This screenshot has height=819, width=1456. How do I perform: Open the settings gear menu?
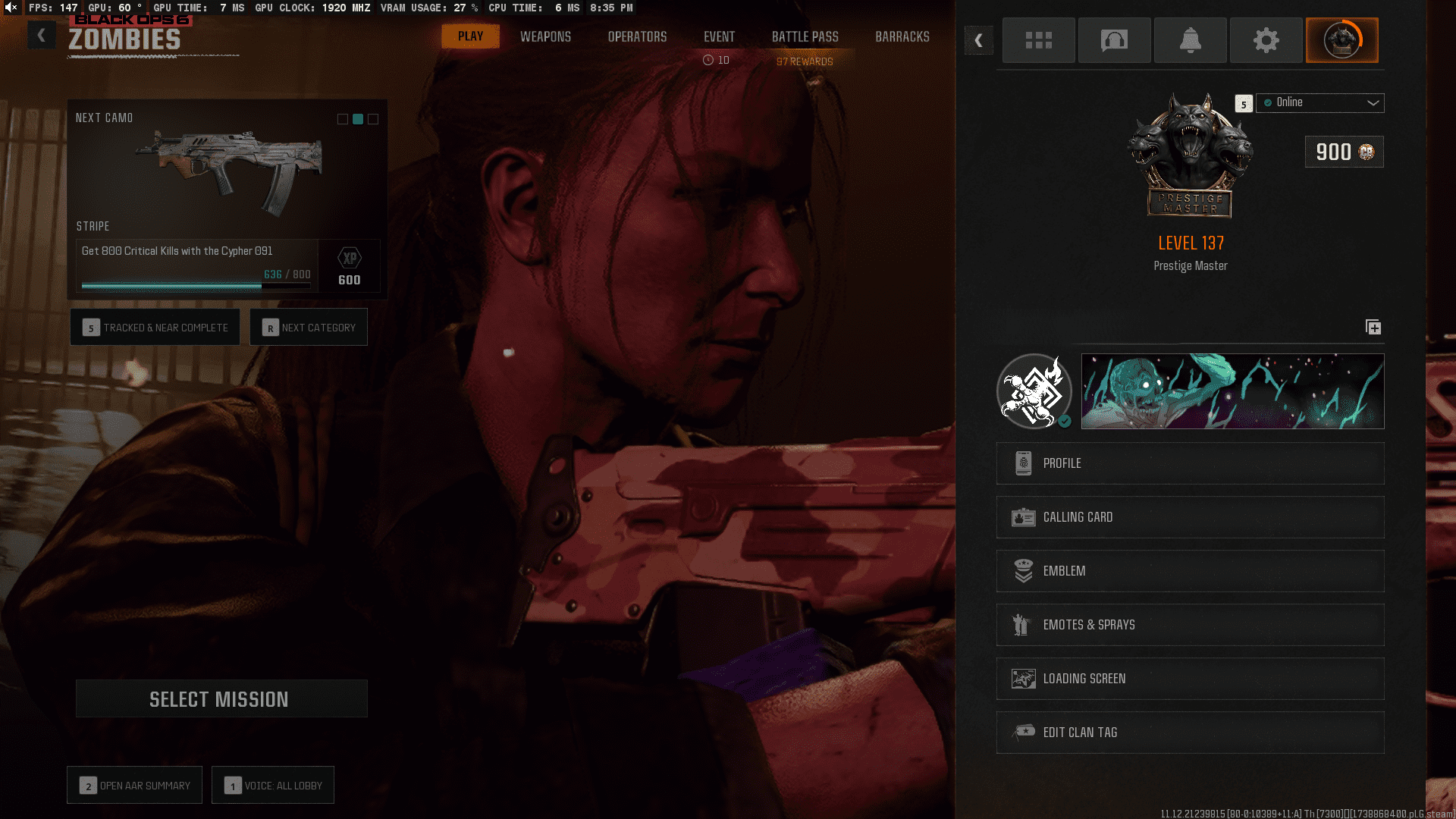coord(1266,40)
